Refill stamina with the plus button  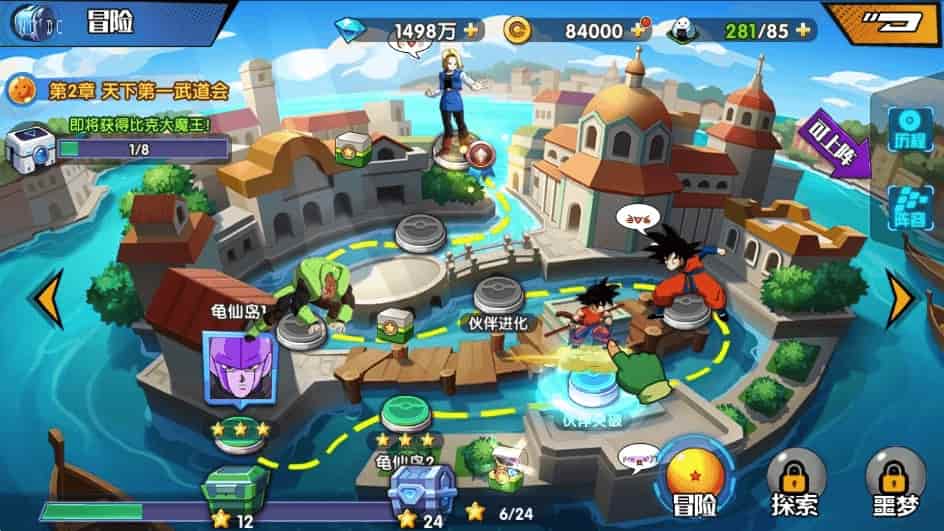pos(802,30)
